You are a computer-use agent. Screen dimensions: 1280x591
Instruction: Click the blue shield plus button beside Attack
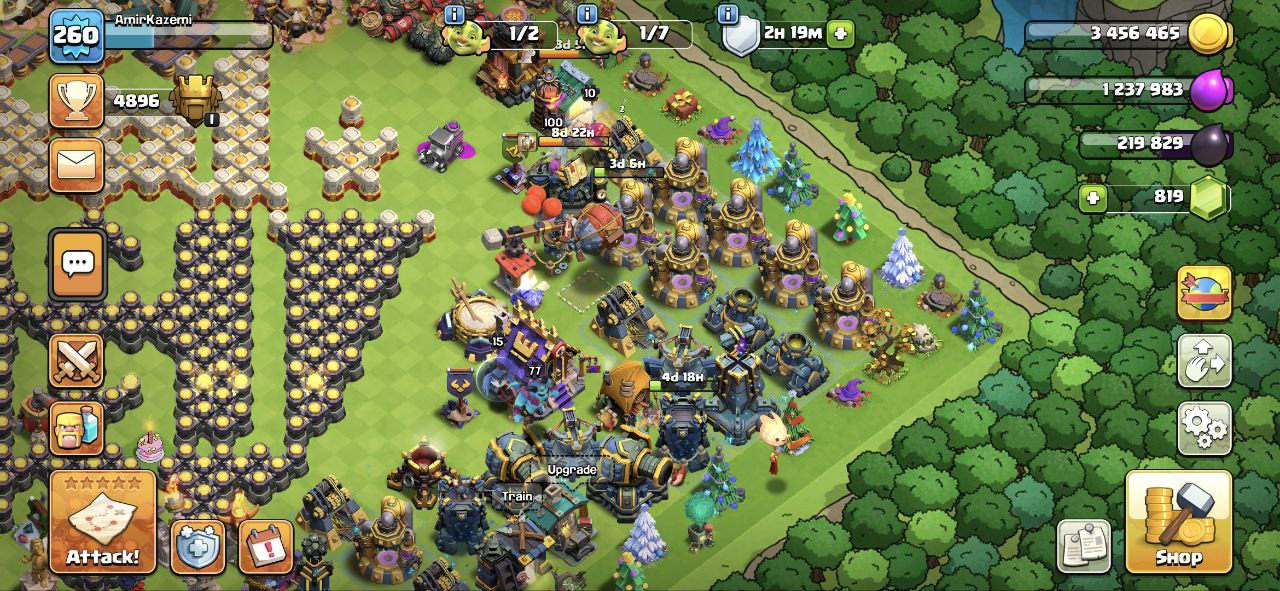pyautogui.click(x=197, y=547)
